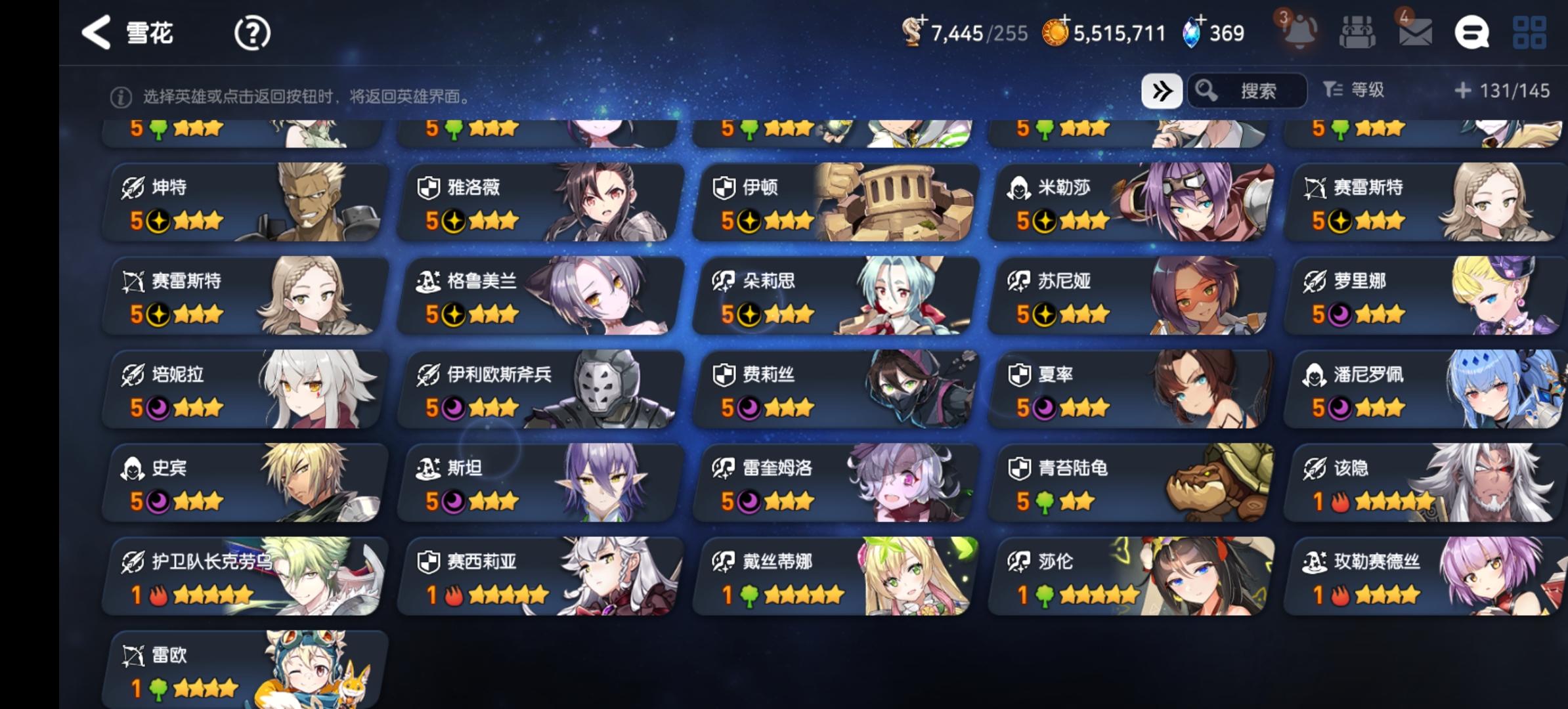Screen dimensions: 1568x709
Task: Click the plus before 131/145 counter
Action: (1464, 92)
